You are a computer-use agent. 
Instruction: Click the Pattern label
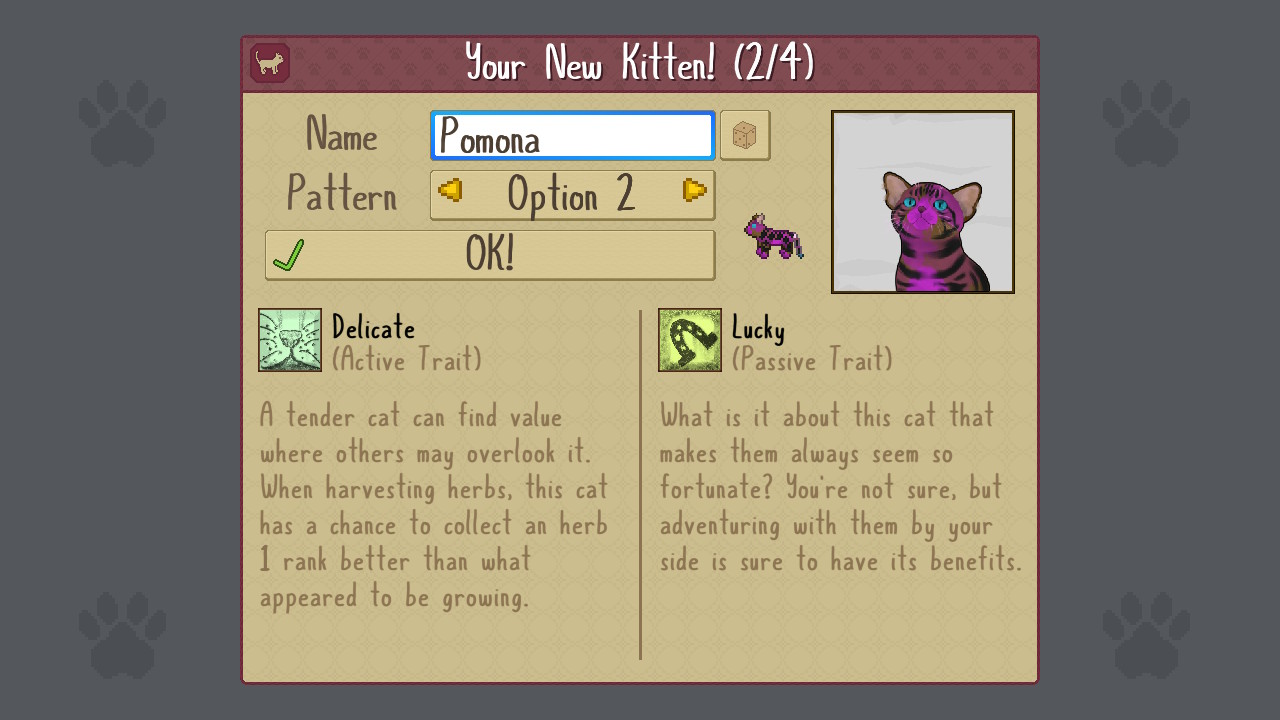(x=342, y=197)
